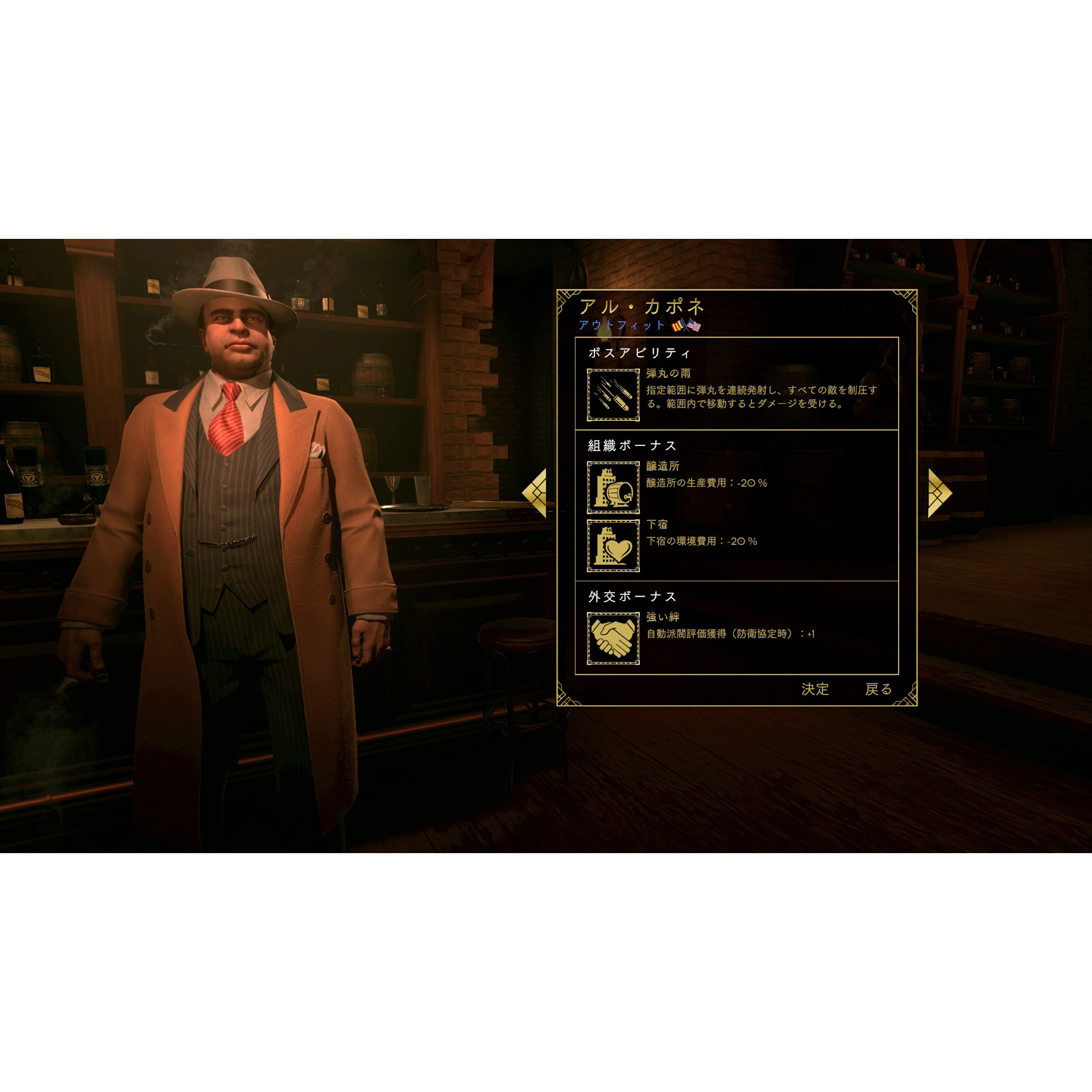1092x1092 pixels.
Task: Click the 下宿 heart building bonus icon
Action: (613, 545)
